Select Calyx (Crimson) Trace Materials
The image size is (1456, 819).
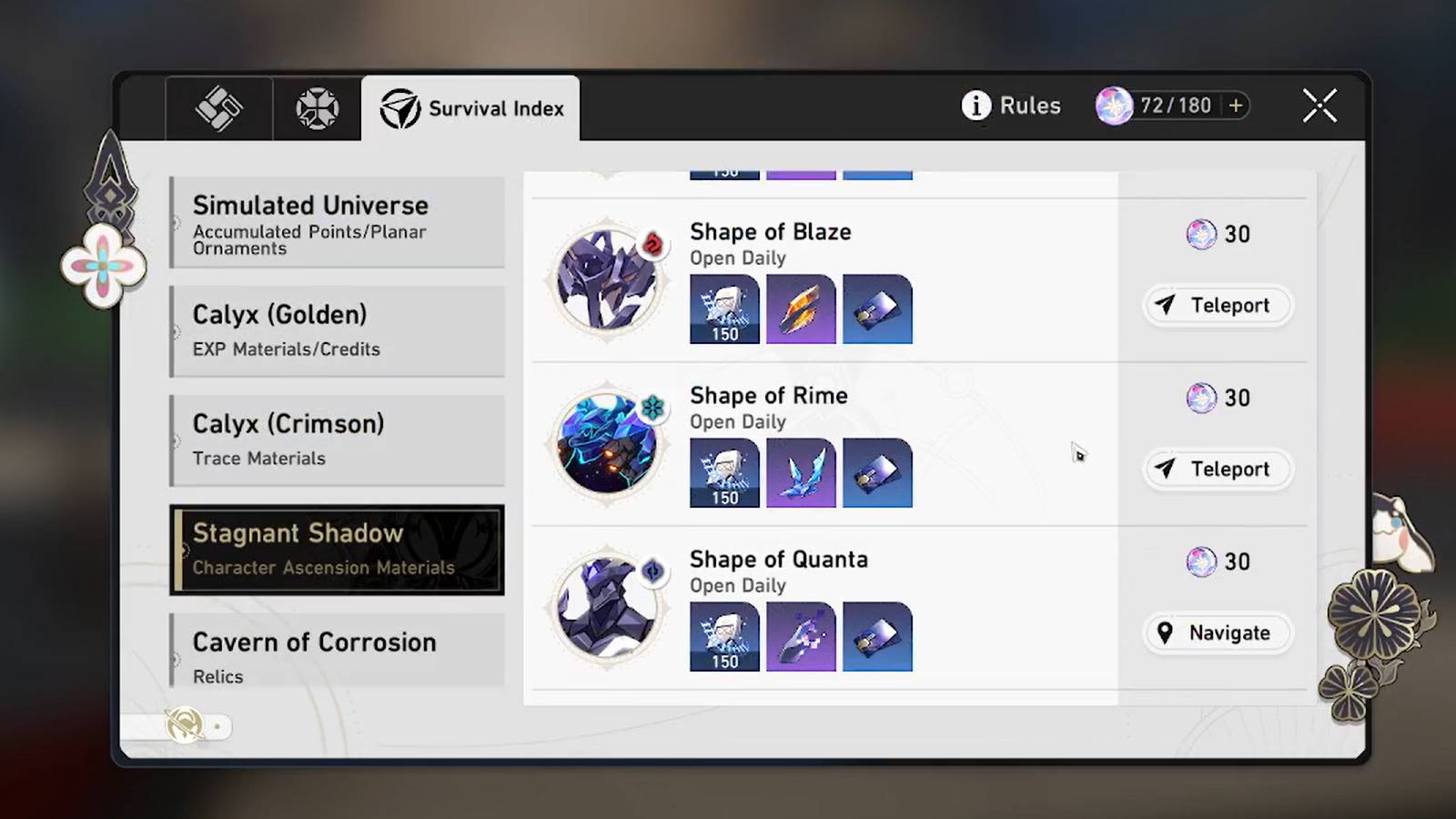coord(337,440)
